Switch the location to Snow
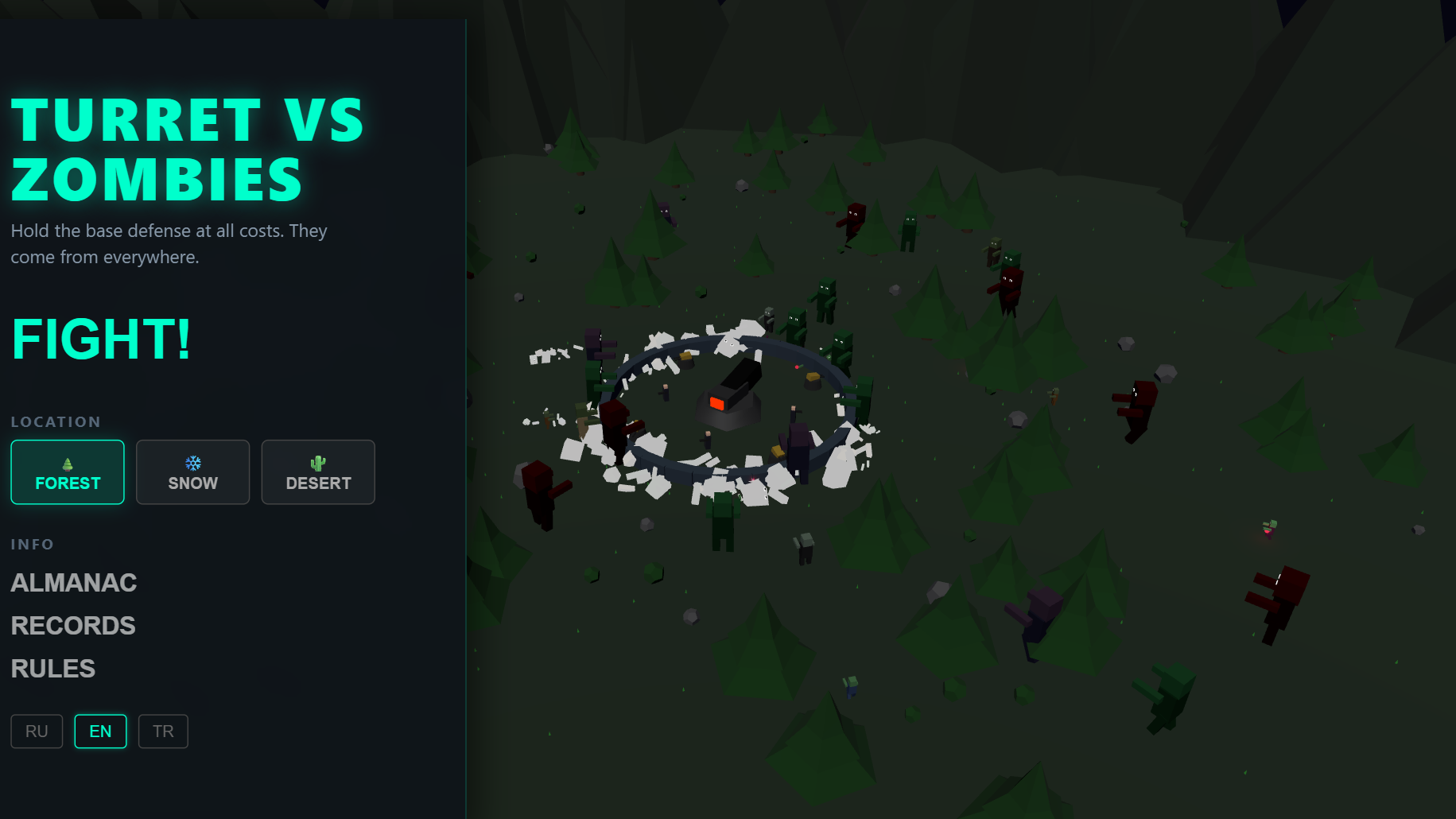1456x819 pixels. 192,472
